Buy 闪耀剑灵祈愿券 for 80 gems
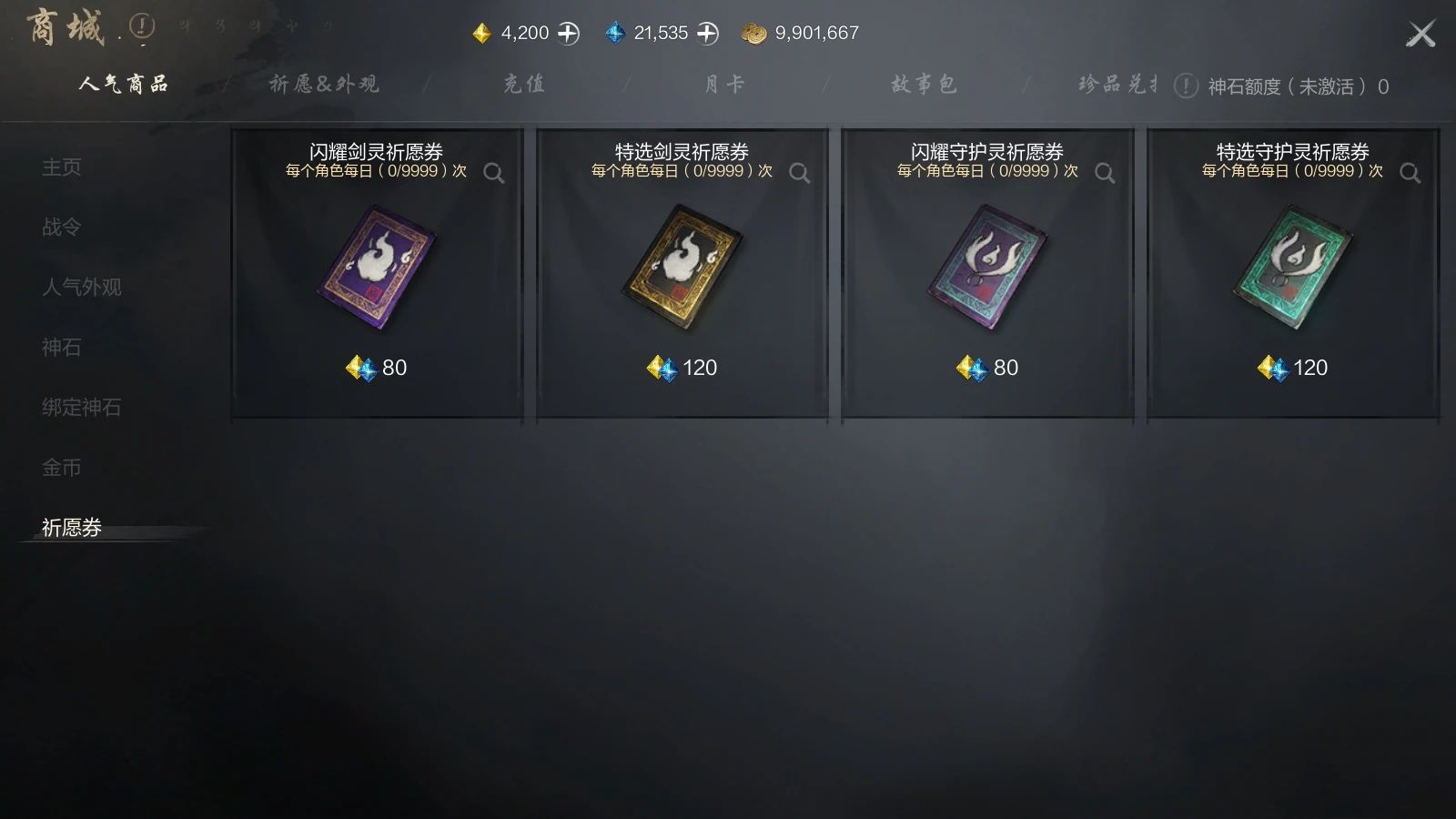The width and height of the screenshot is (1456, 819). tap(376, 368)
